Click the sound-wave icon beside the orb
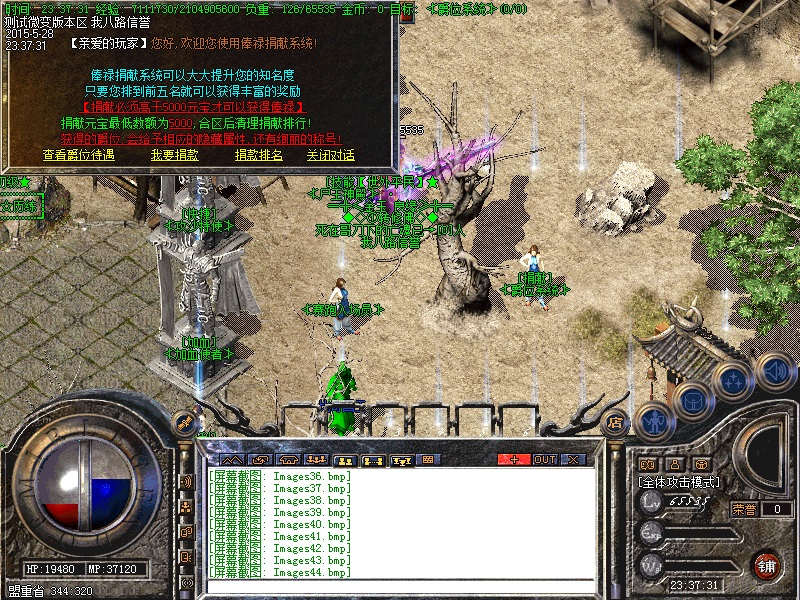Viewport: 800px width, 600px height. pos(186,481)
